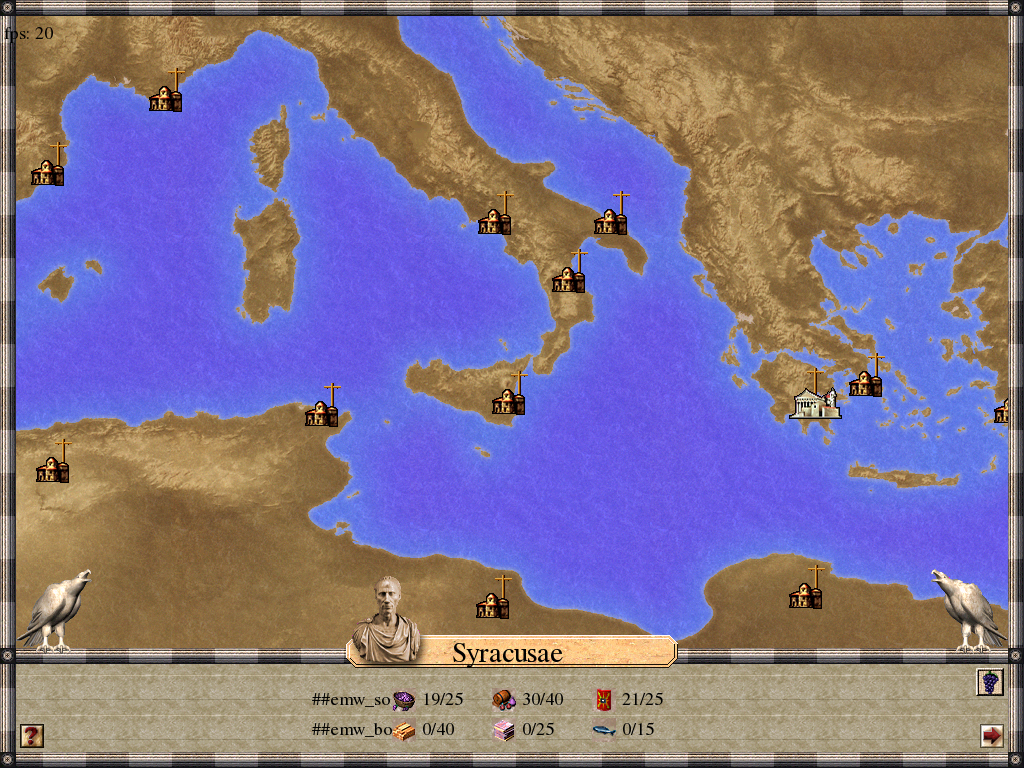Click the pink marble blocks trade icon
The width and height of the screenshot is (1024, 768).
tap(503, 730)
